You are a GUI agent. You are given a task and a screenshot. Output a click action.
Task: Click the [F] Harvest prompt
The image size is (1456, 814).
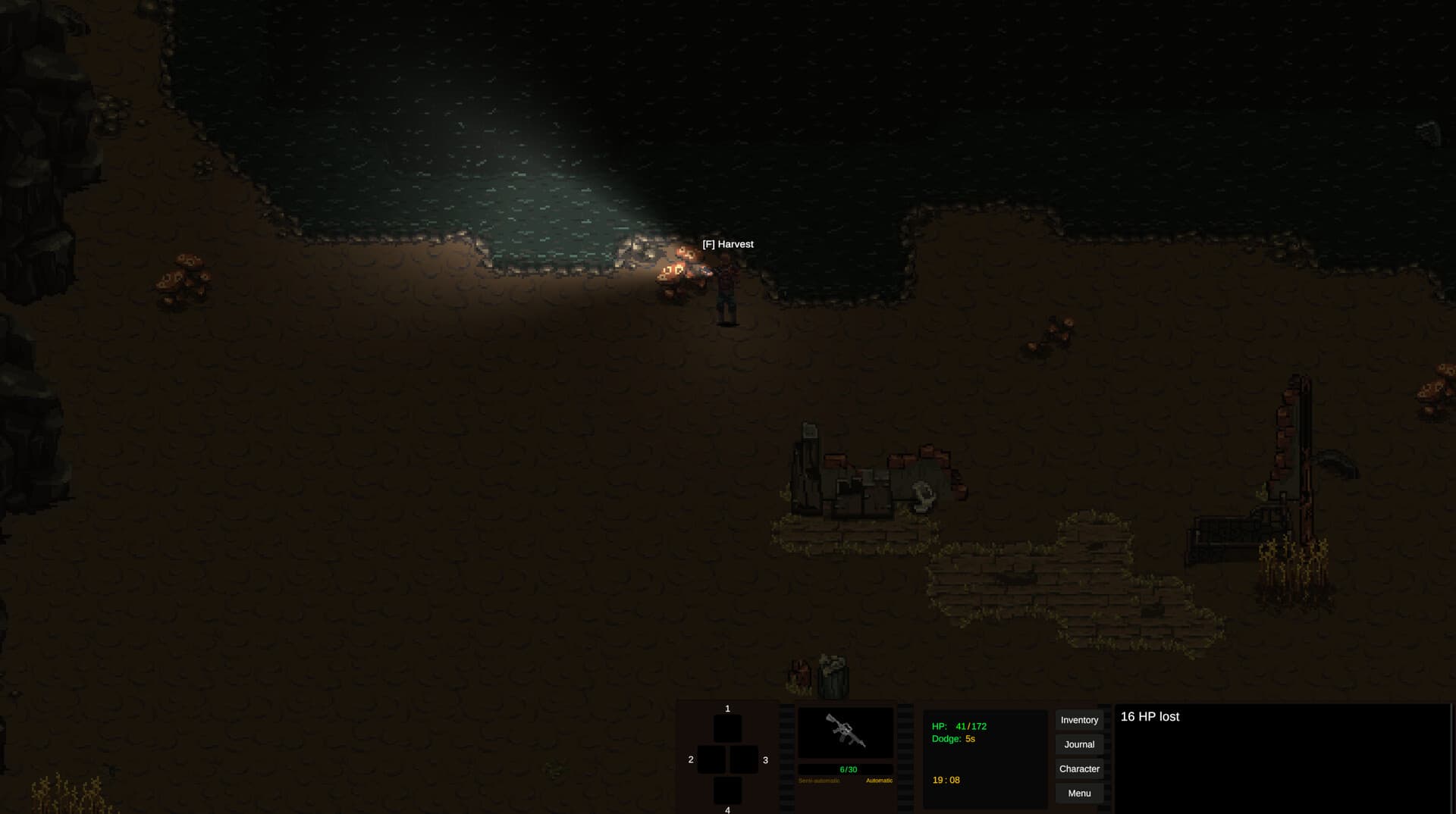point(727,244)
